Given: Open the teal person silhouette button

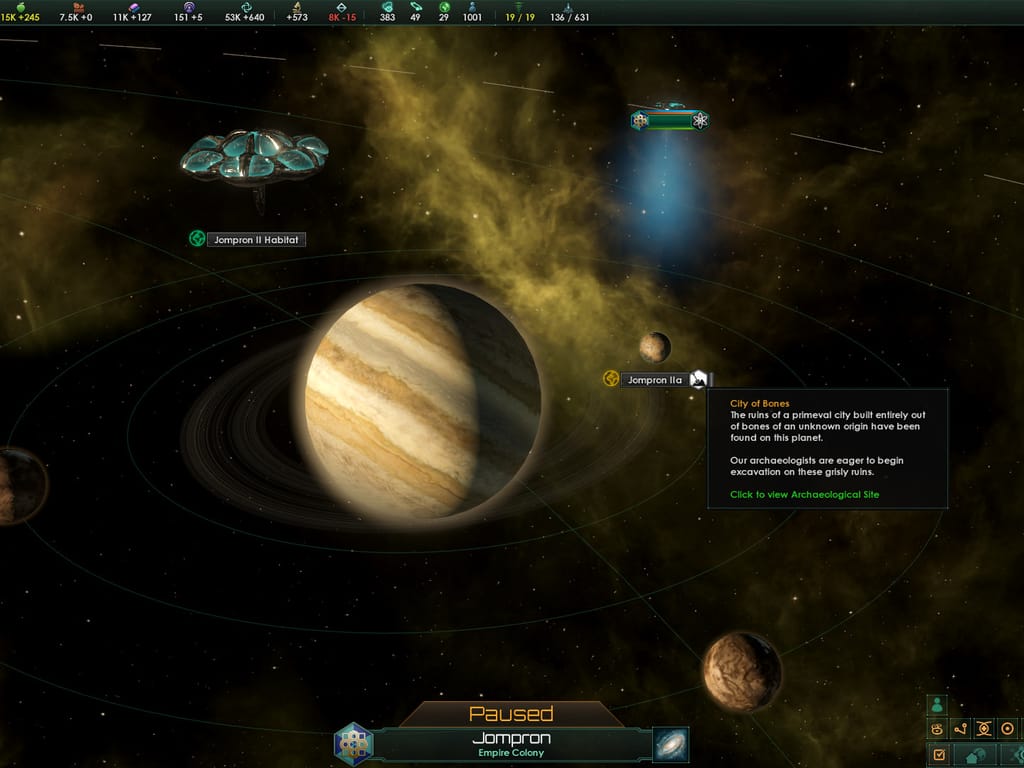Looking at the screenshot, I should click(x=937, y=705).
